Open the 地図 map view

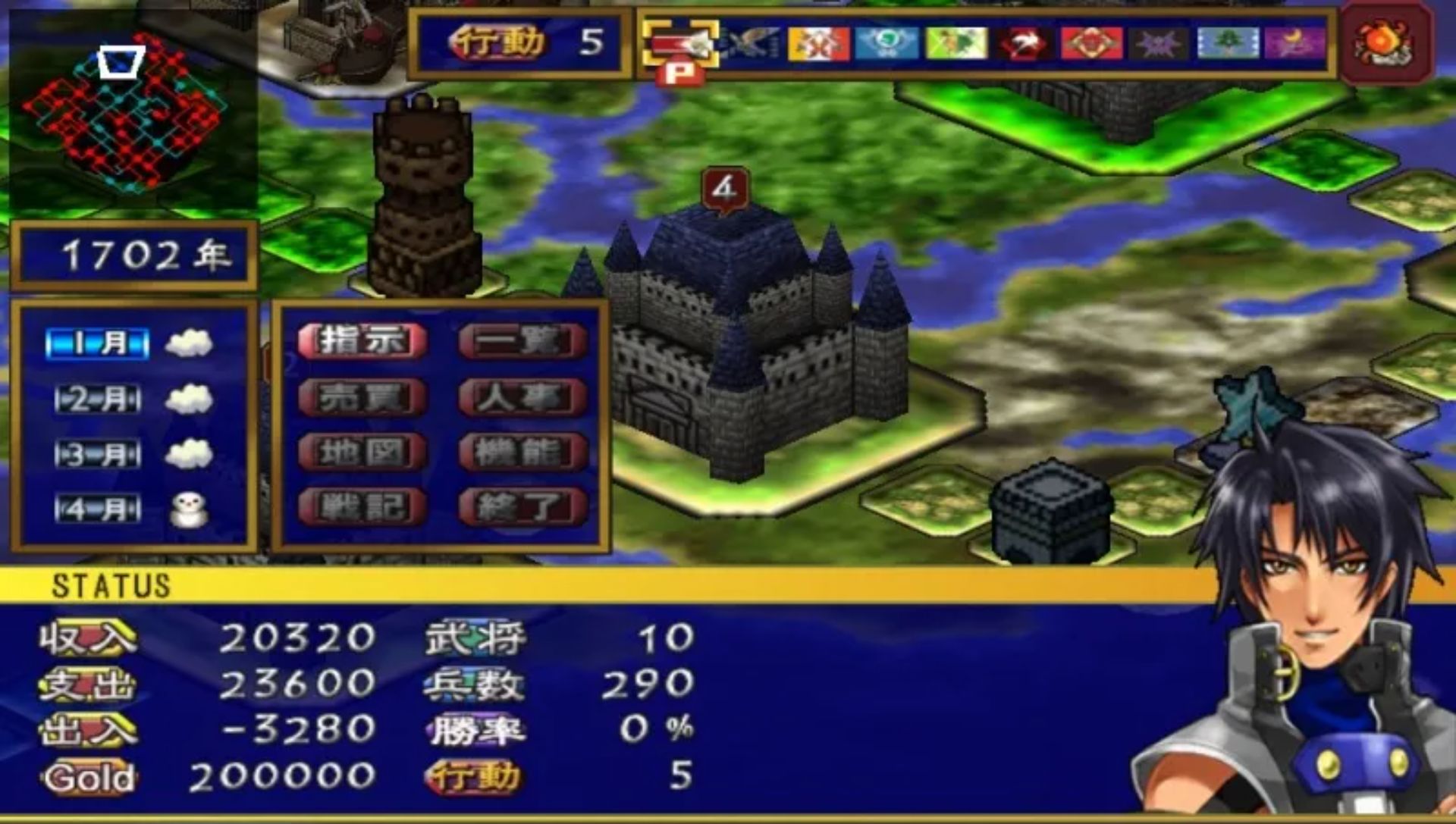(362, 451)
